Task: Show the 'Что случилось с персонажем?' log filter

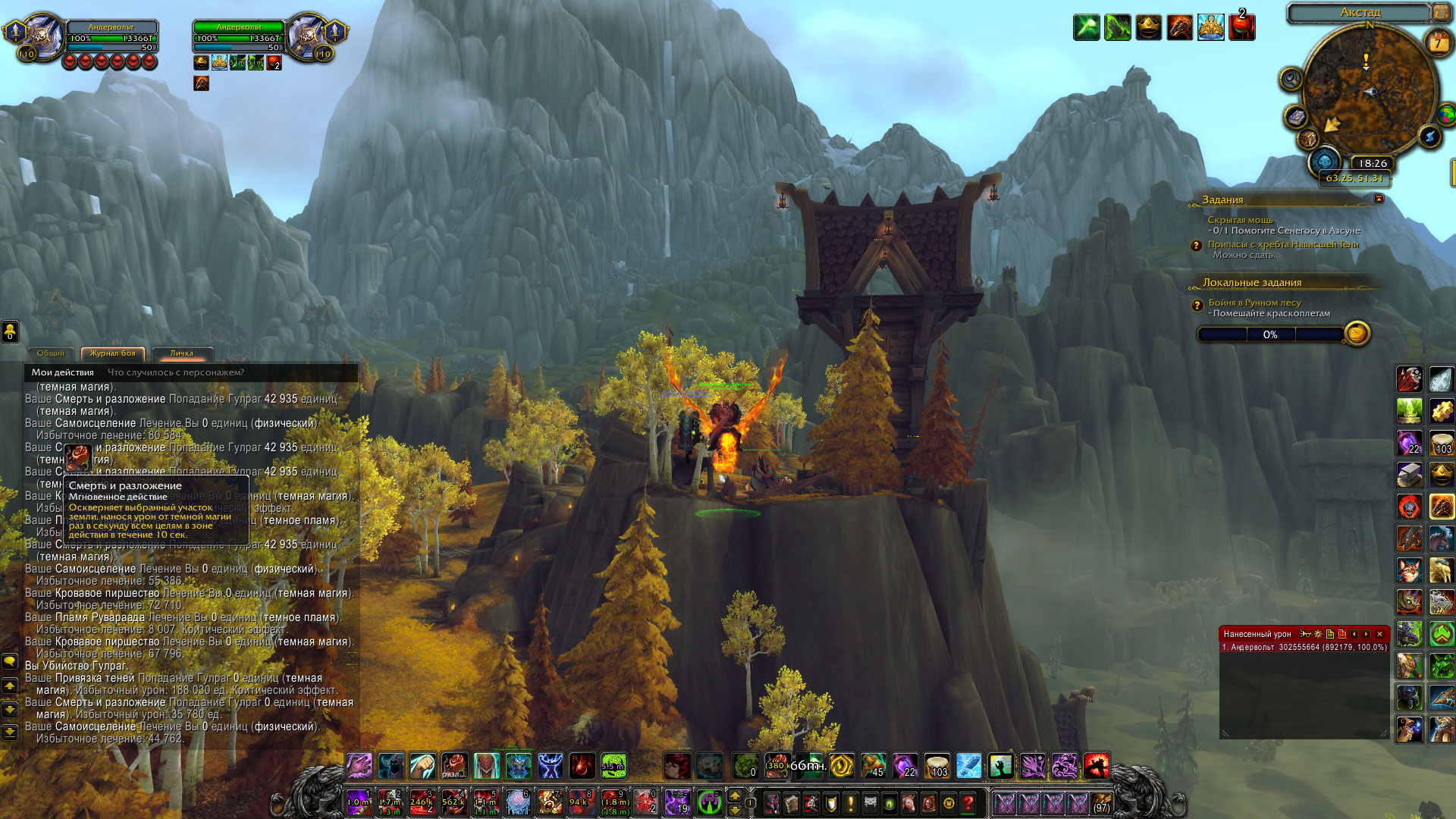Action: tap(176, 372)
